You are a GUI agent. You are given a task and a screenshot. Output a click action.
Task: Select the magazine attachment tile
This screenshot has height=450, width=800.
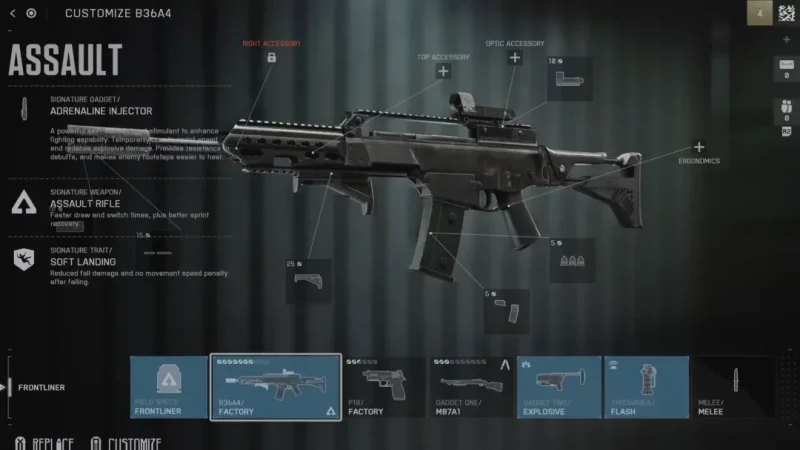[507, 310]
